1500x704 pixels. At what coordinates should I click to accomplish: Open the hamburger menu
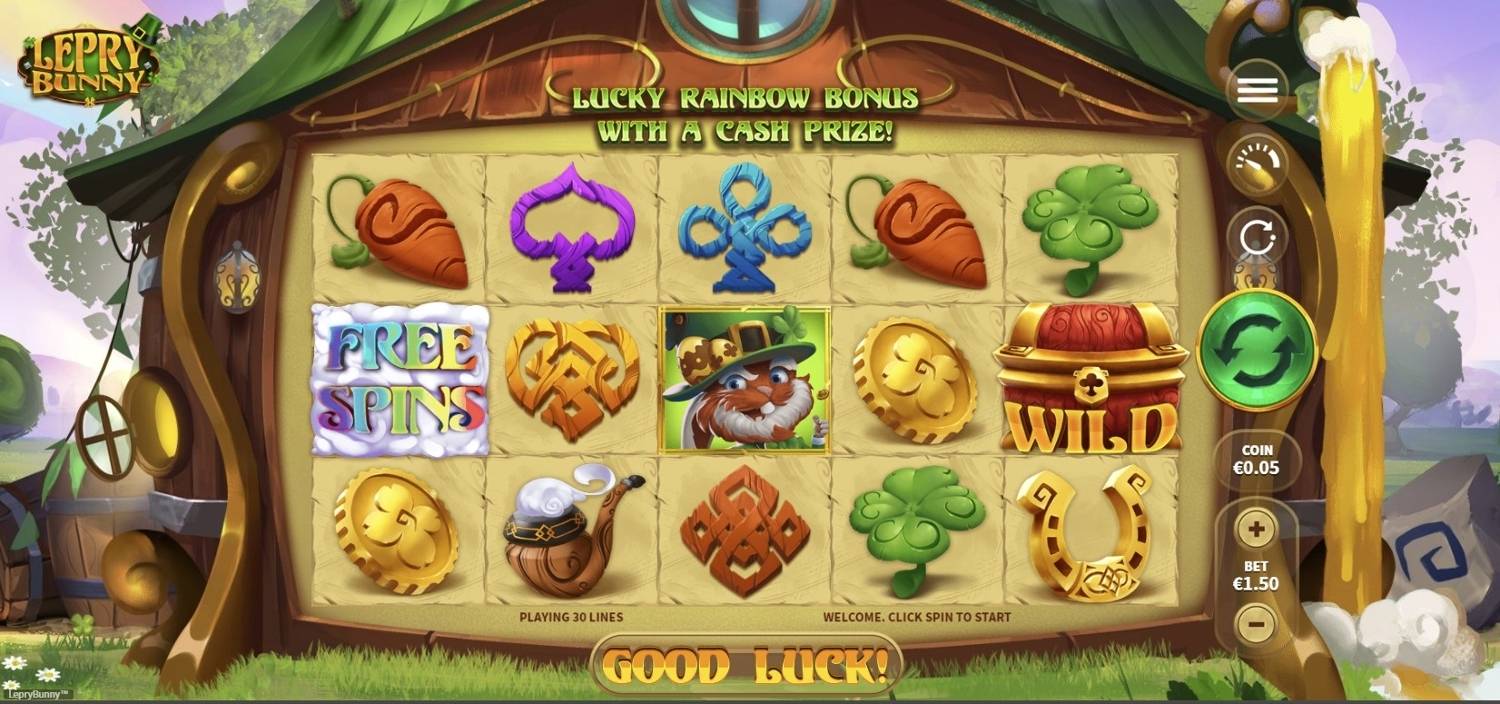pyautogui.click(x=1257, y=90)
